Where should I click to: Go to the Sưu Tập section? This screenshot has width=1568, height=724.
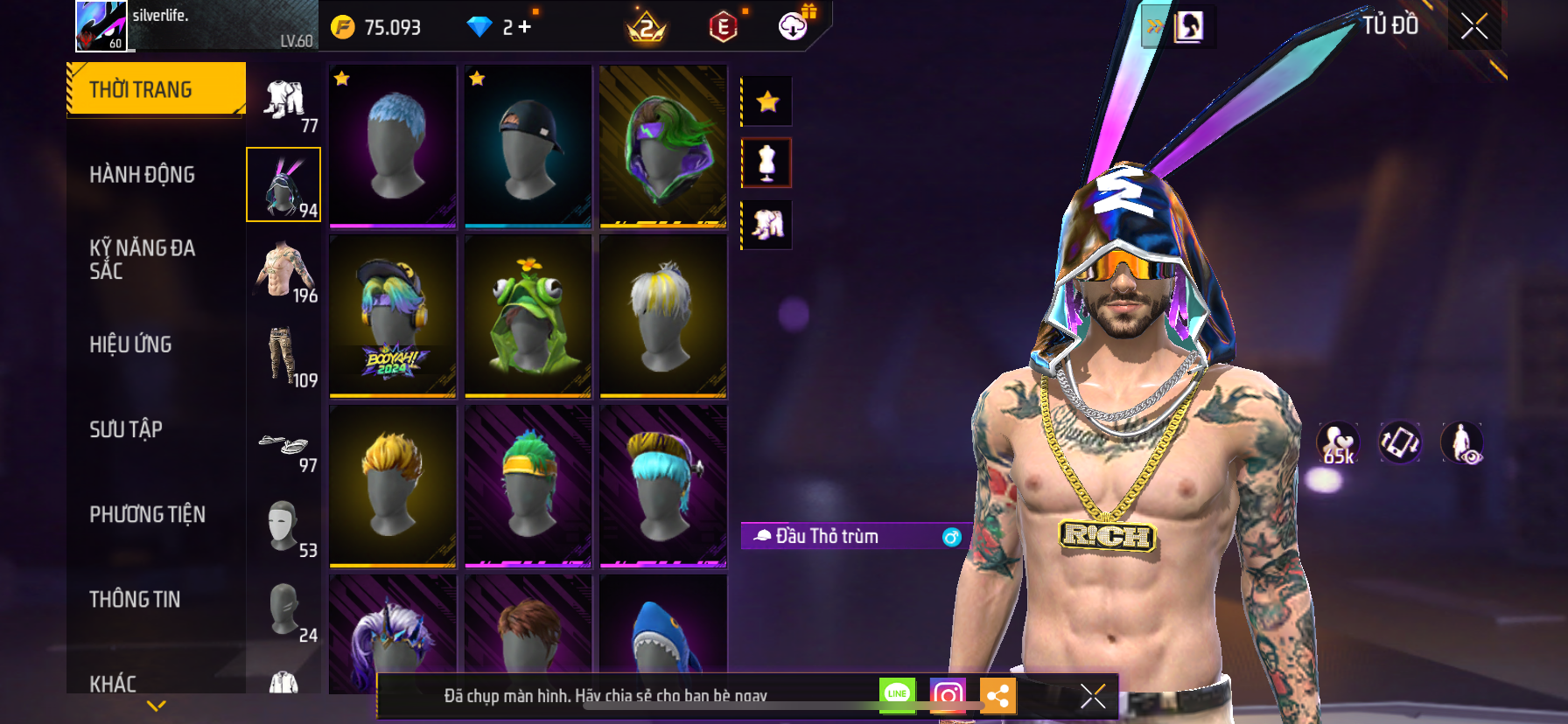coord(126,429)
